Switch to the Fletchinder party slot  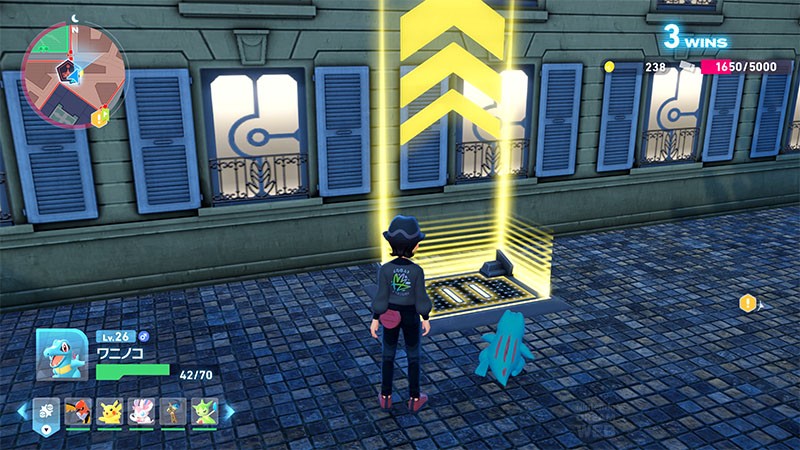pyautogui.click(x=78, y=411)
